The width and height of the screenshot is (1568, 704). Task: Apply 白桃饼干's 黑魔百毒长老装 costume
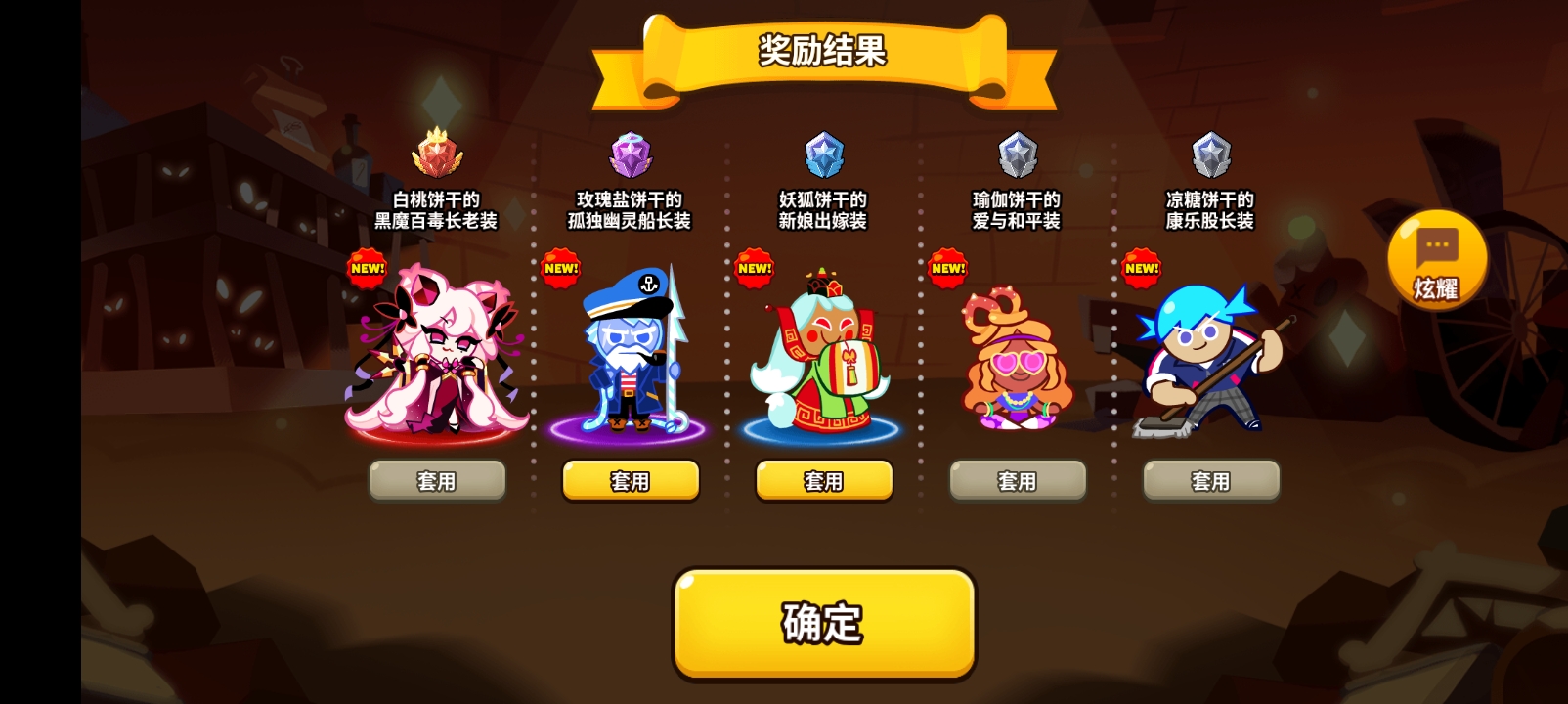point(436,480)
